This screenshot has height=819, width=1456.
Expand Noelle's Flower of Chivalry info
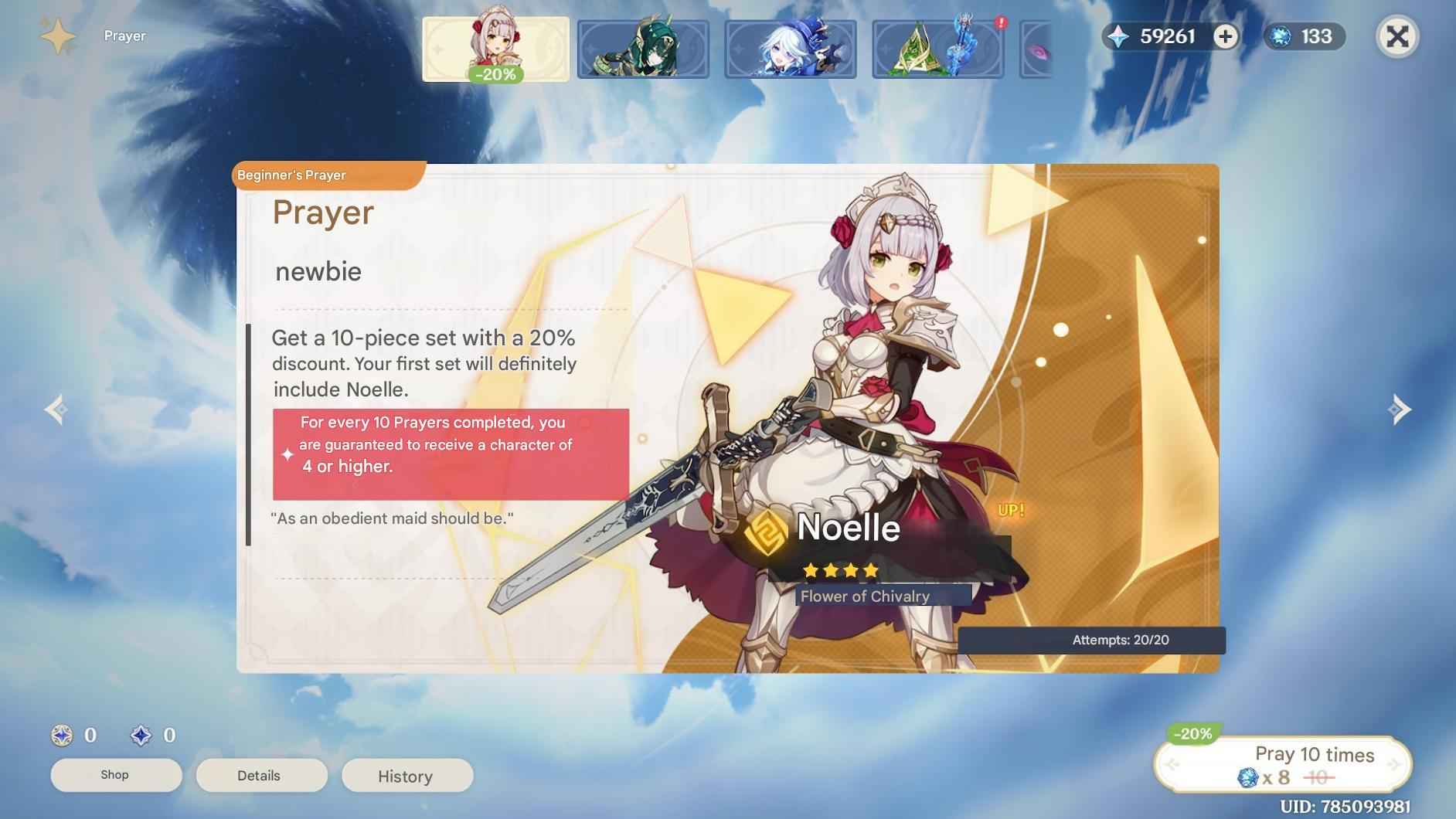coord(867,596)
